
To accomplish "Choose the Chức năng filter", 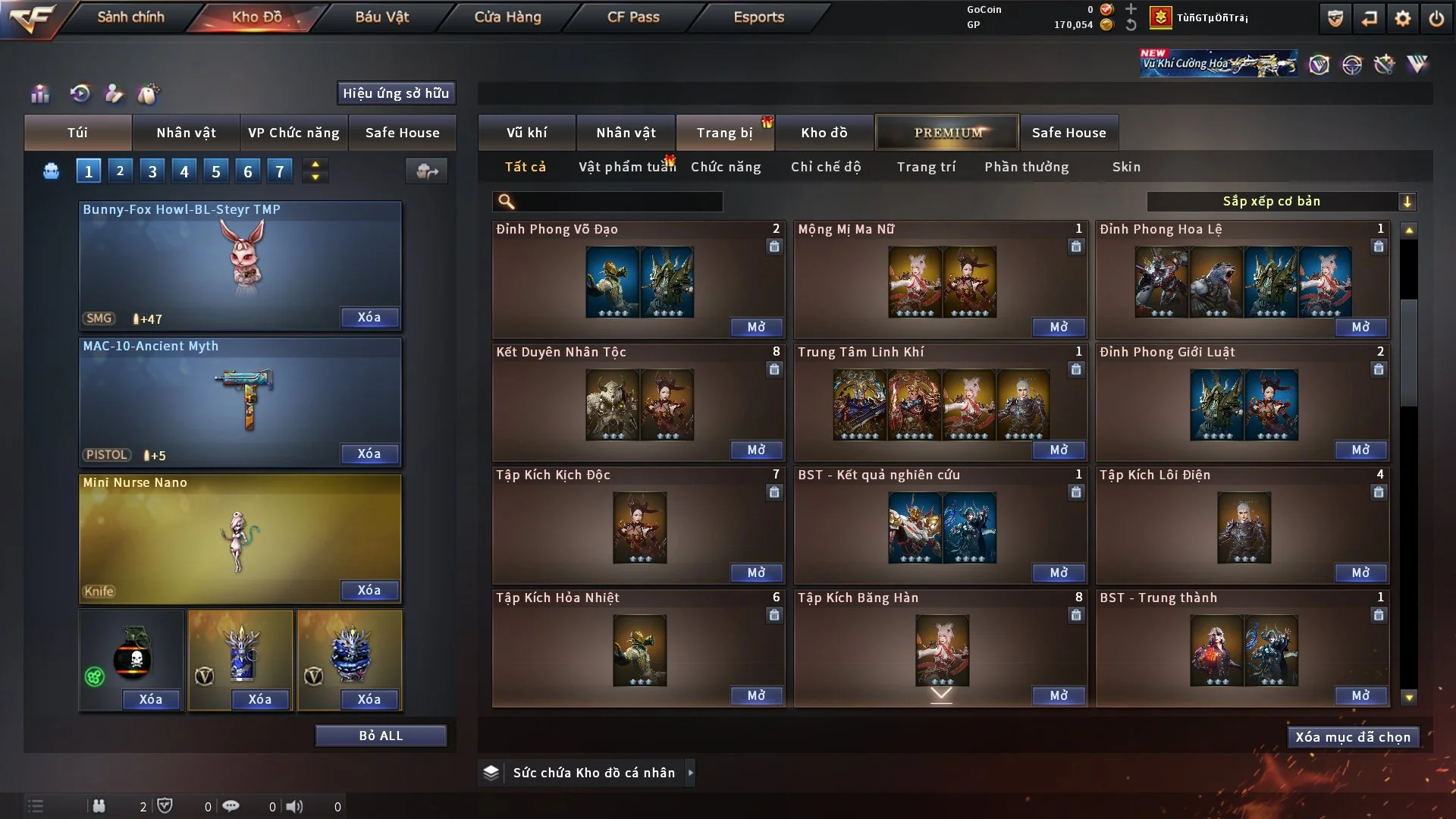I will [726, 167].
